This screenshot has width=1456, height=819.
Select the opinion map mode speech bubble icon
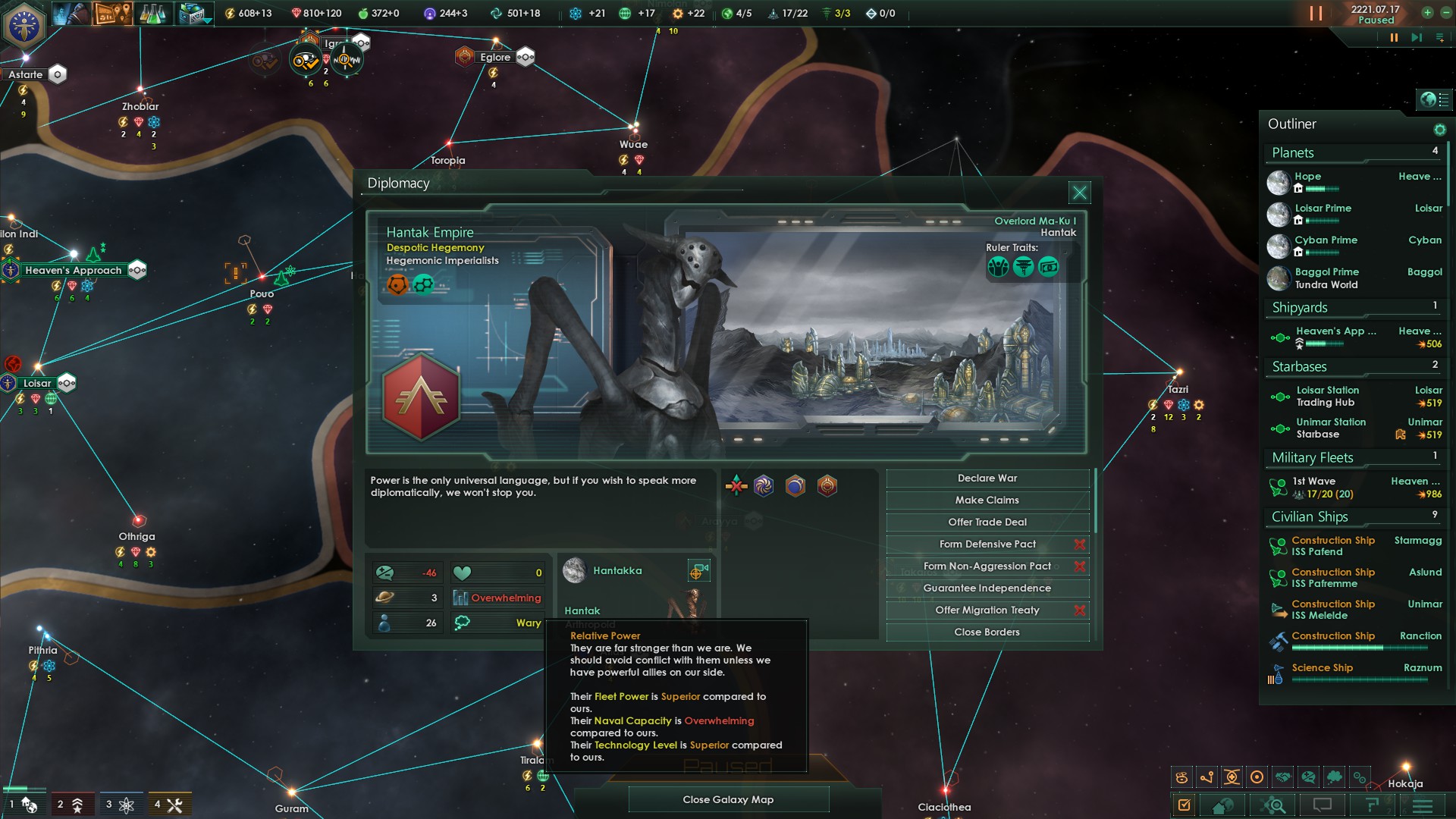1307,777
